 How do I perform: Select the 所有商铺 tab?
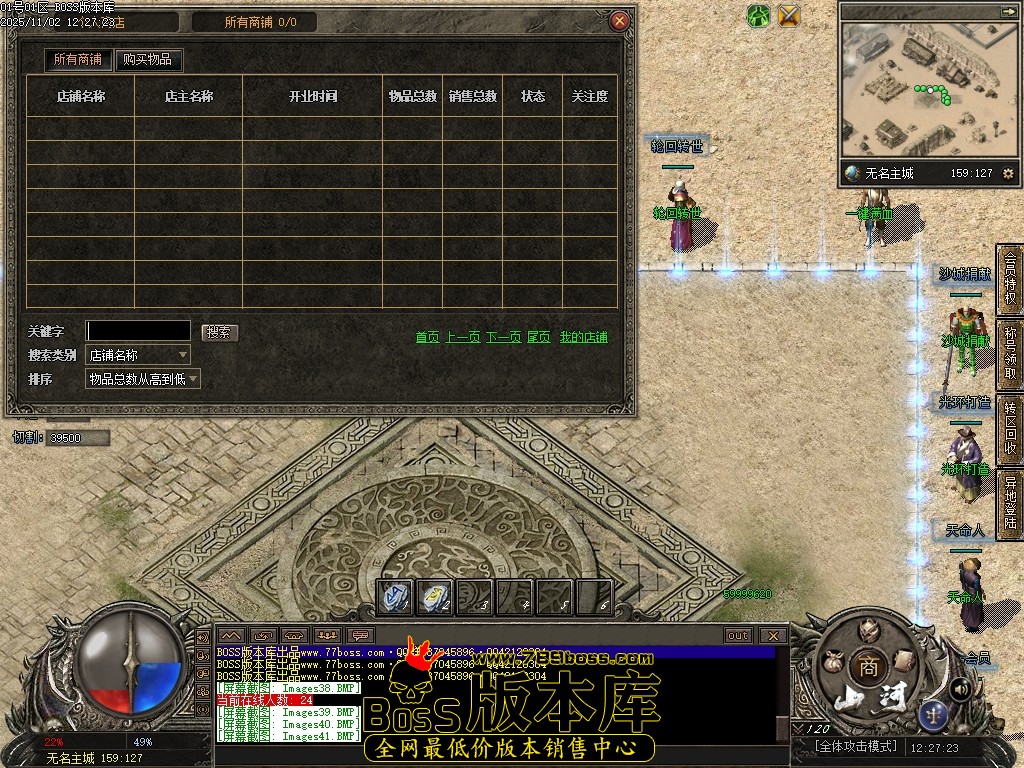(x=78, y=60)
